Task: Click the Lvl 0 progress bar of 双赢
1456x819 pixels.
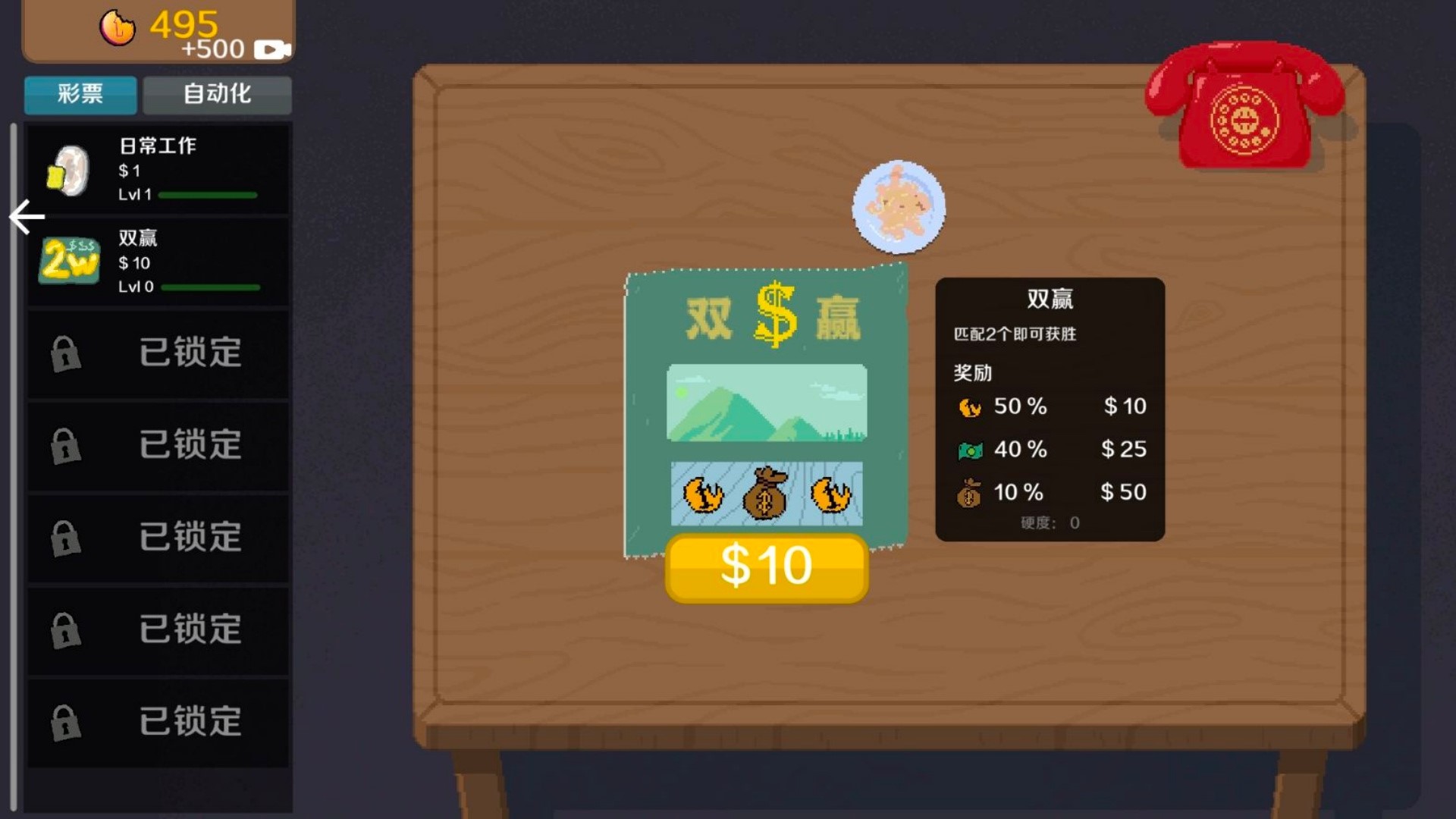Action: [212, 287]
